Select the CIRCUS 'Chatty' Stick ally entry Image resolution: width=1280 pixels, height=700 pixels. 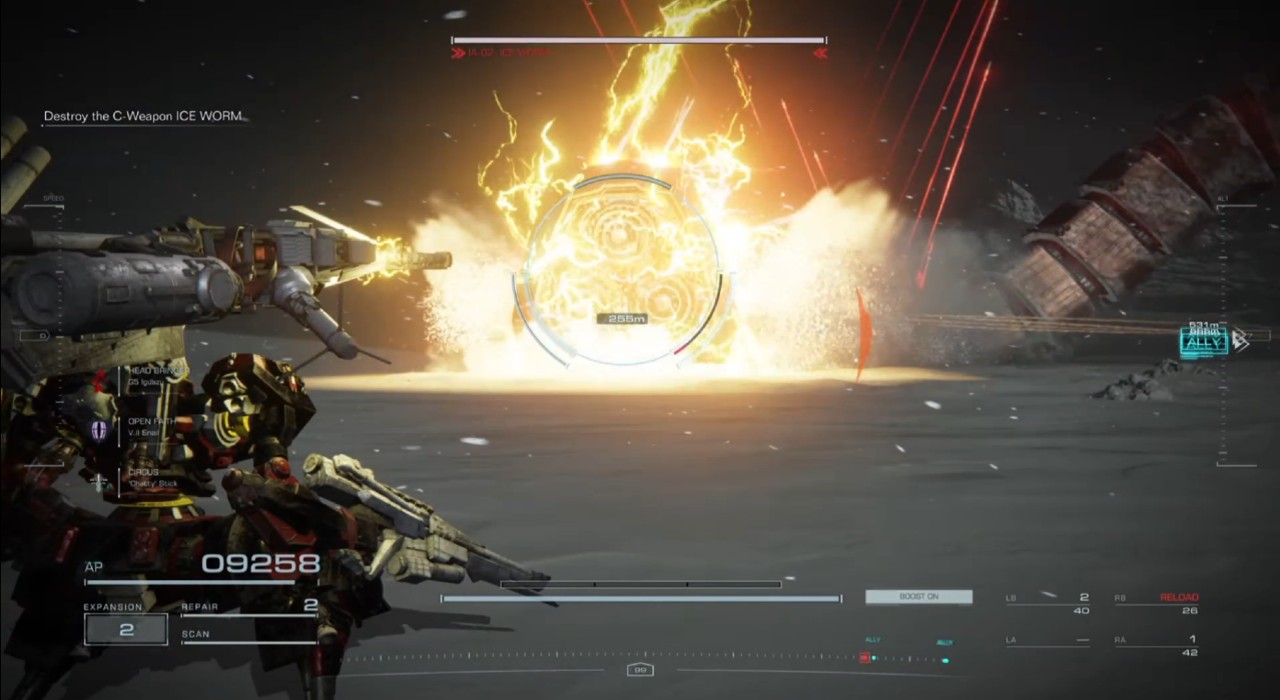(x=150, y=477)
